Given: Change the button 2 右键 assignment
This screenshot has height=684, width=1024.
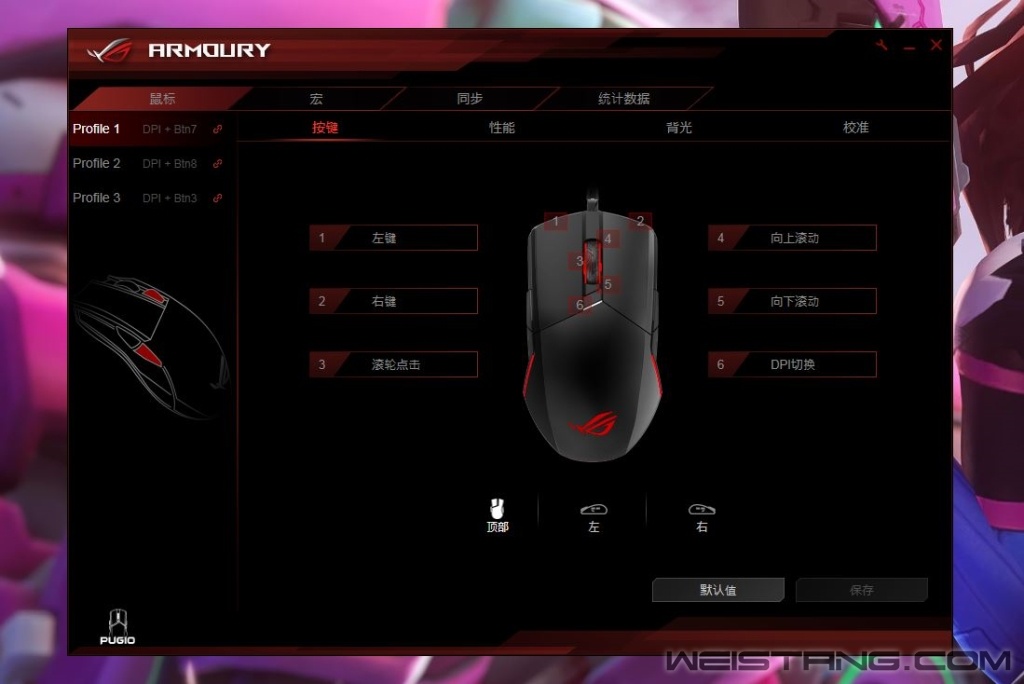Looking at the screenshot, I should click(393, 301).
